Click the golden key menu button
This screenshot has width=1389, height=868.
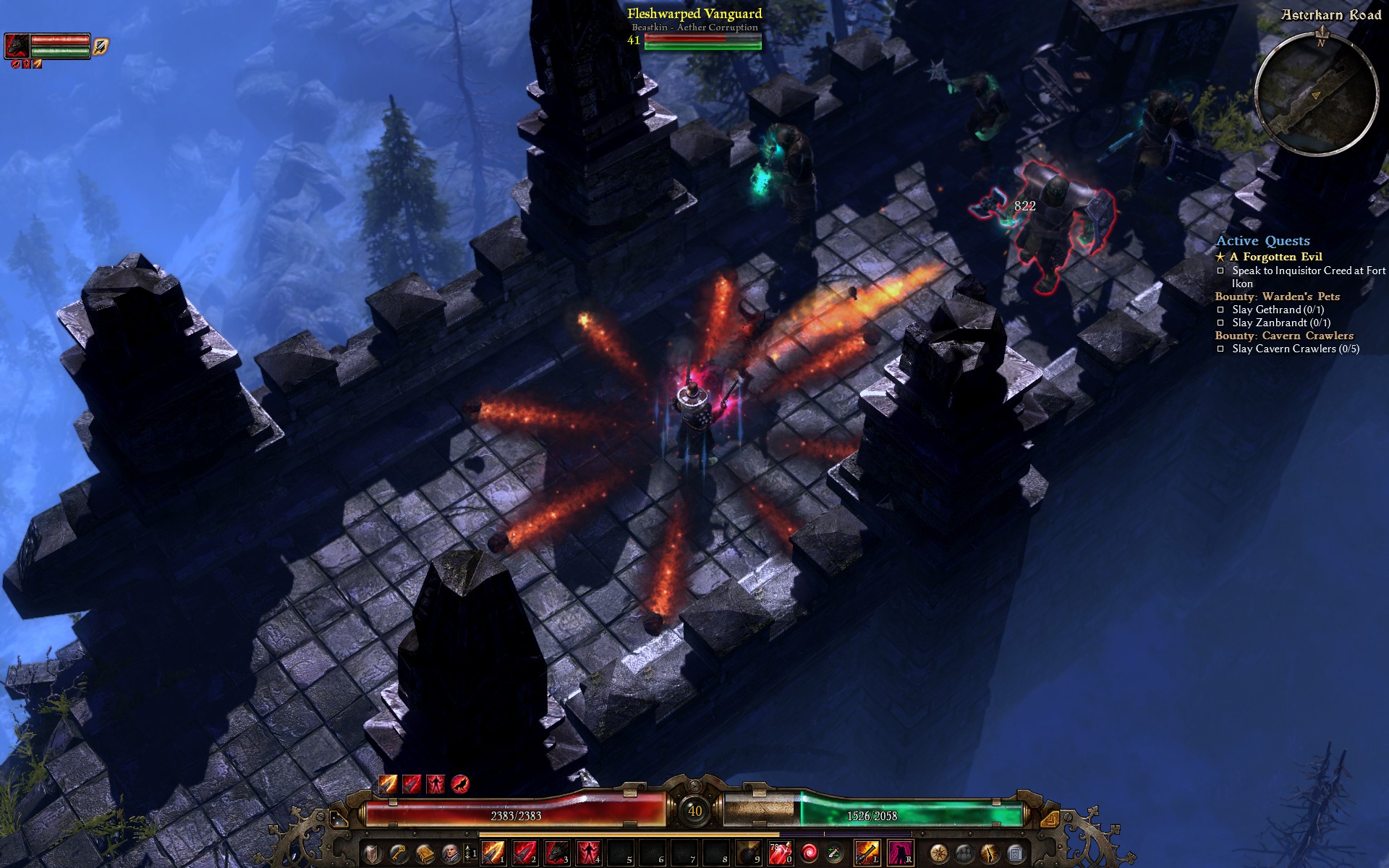coord(398,854)
